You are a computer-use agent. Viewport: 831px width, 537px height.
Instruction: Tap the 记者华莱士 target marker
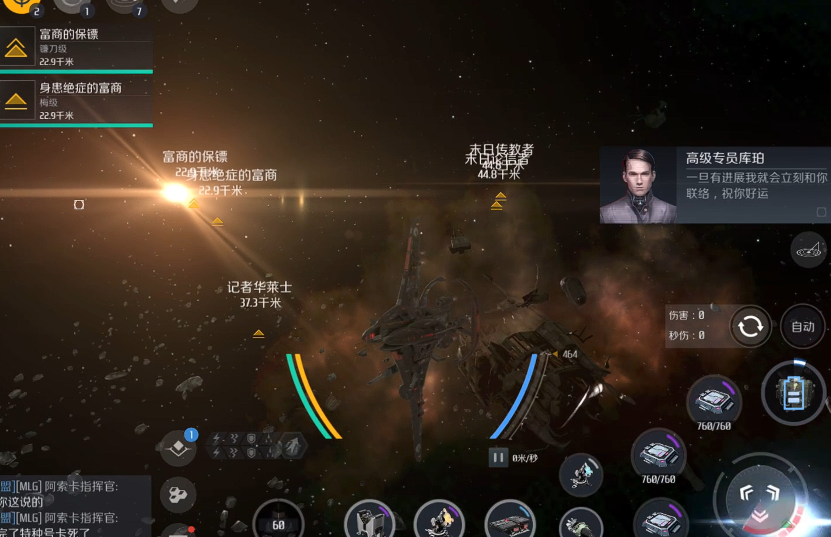coord(258,333)
